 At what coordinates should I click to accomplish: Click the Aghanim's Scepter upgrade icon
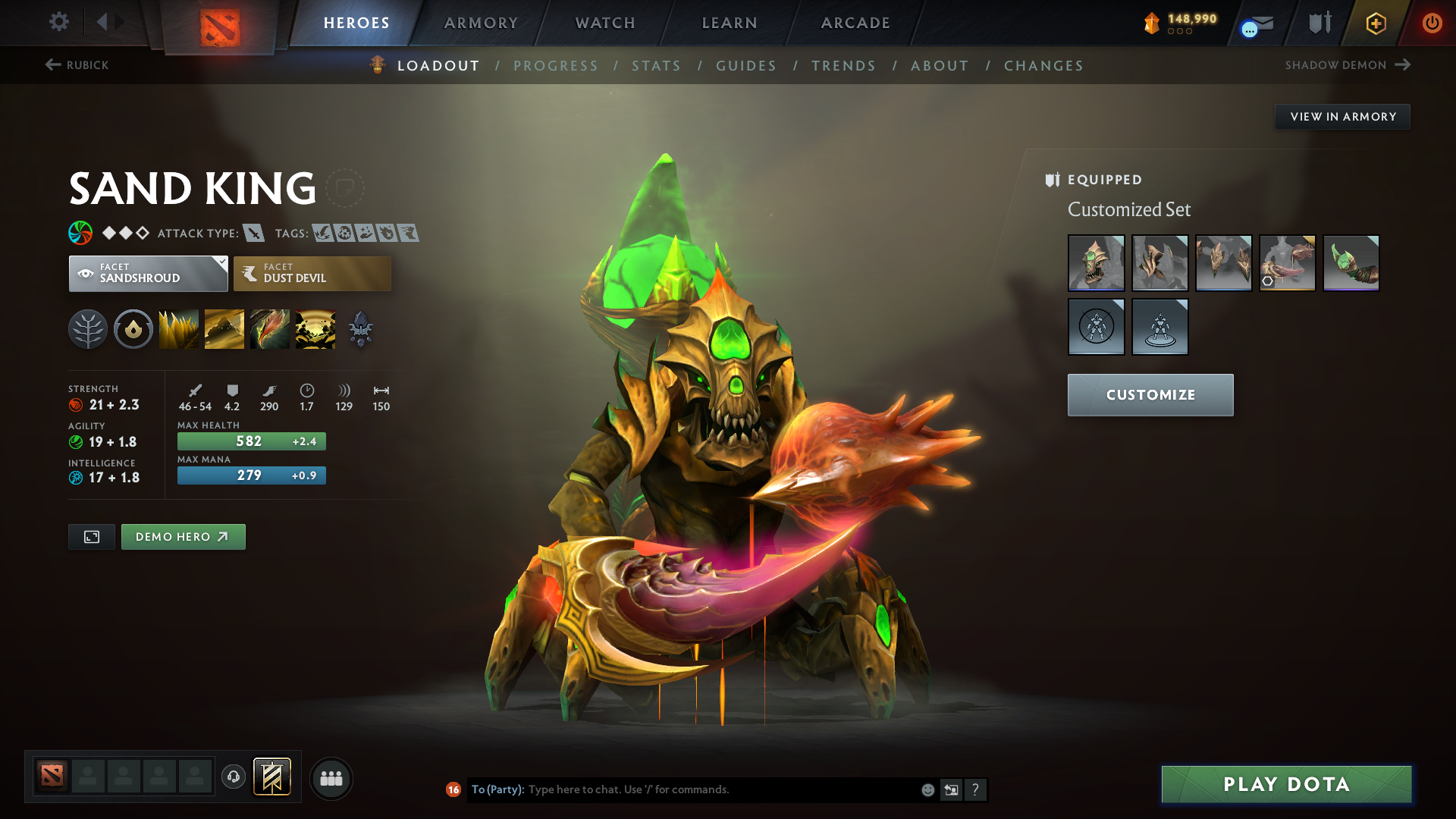(360, 328)
